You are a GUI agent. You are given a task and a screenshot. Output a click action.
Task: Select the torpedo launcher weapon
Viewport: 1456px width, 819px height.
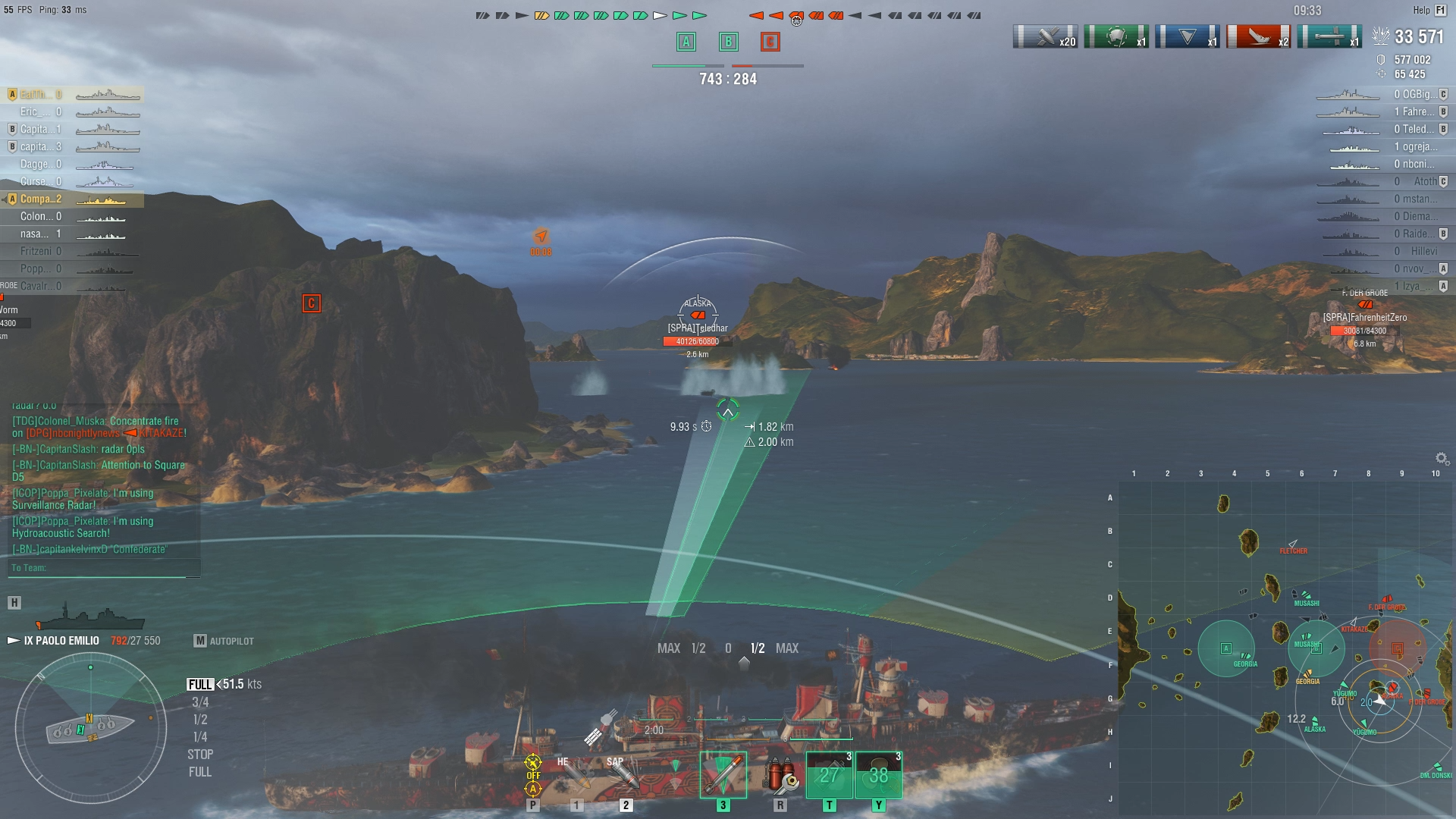coord(723,775)
